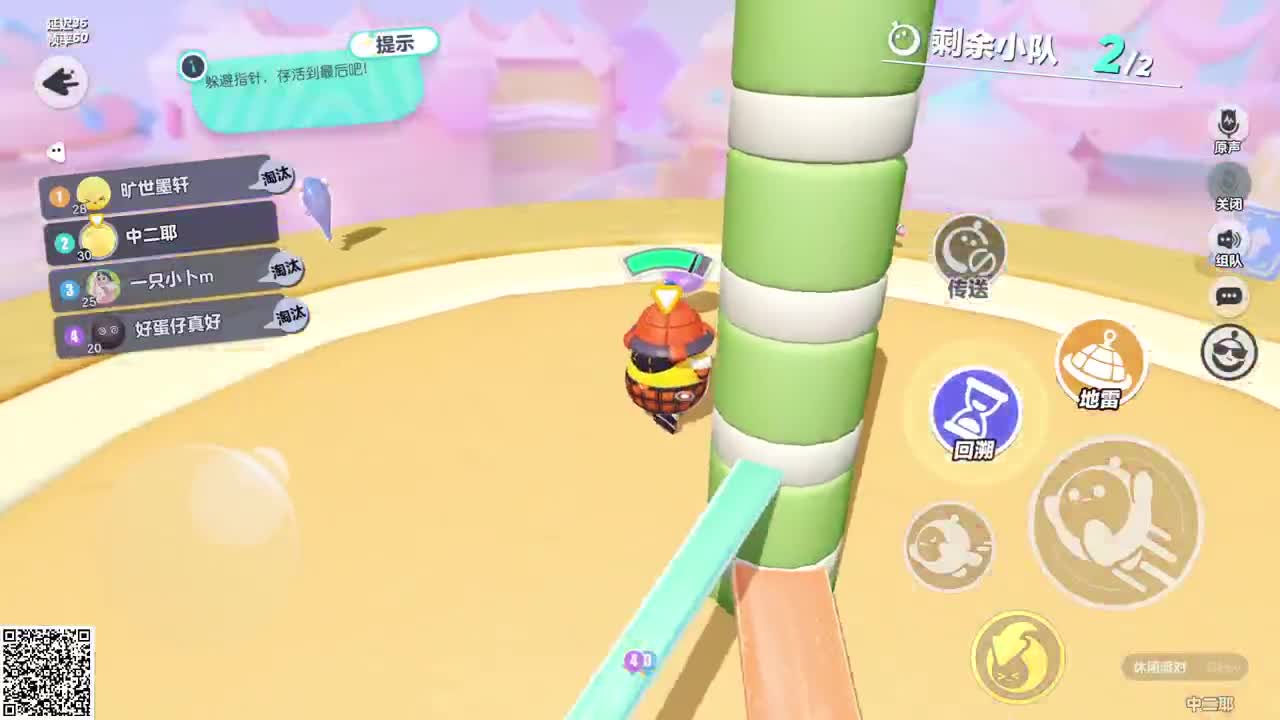Tap the green charge bar above your character
Viewport: 1280px width, 720px height.
tap(666, 262)
